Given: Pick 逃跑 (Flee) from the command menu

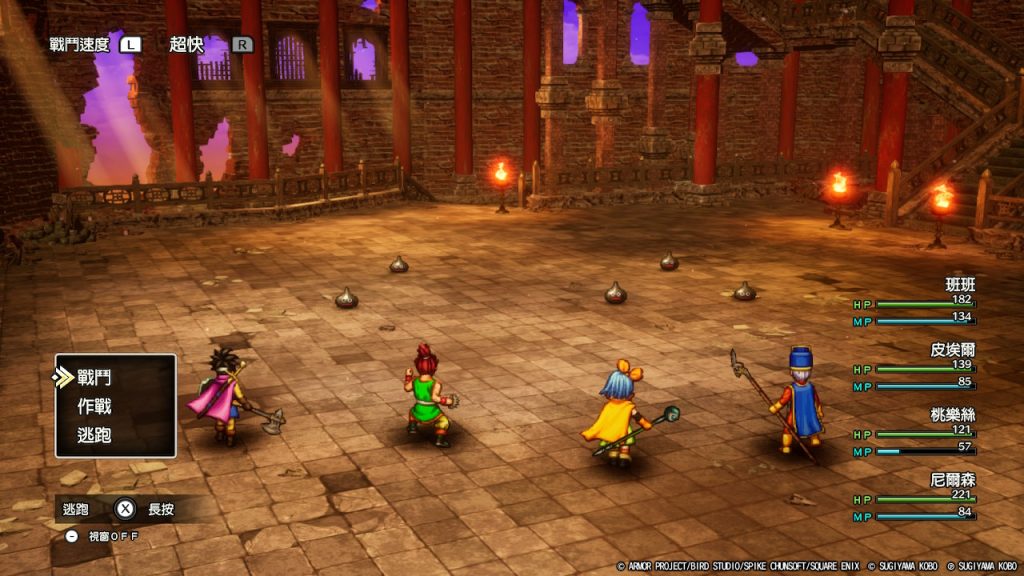Looking at the screenshot, I should [x=94, y=435].
